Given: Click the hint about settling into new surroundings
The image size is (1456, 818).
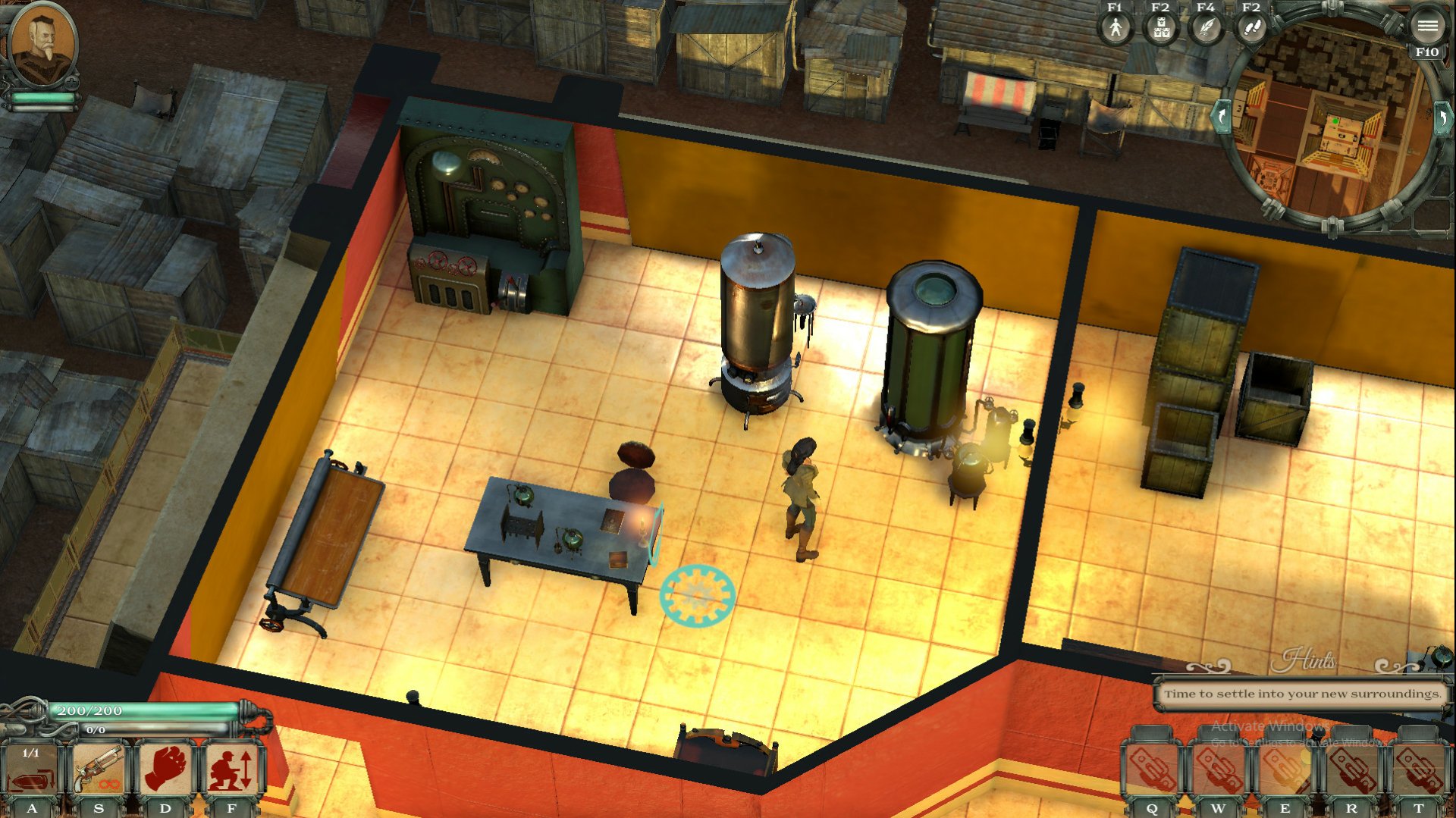Looking at the screenshot, I should coord(1302,693).
